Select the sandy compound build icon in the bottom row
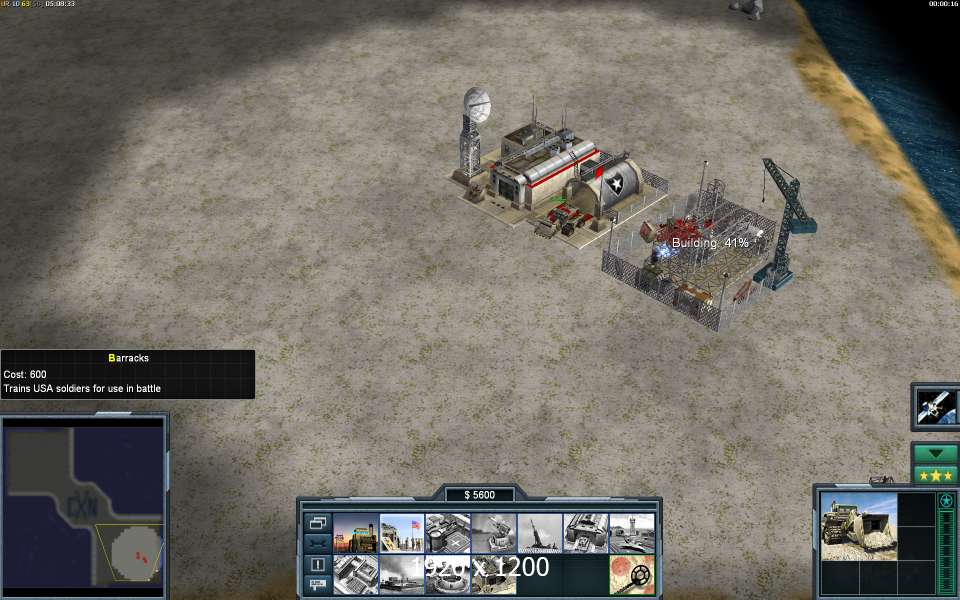This screenshot has height=600, width=960. 494,574
